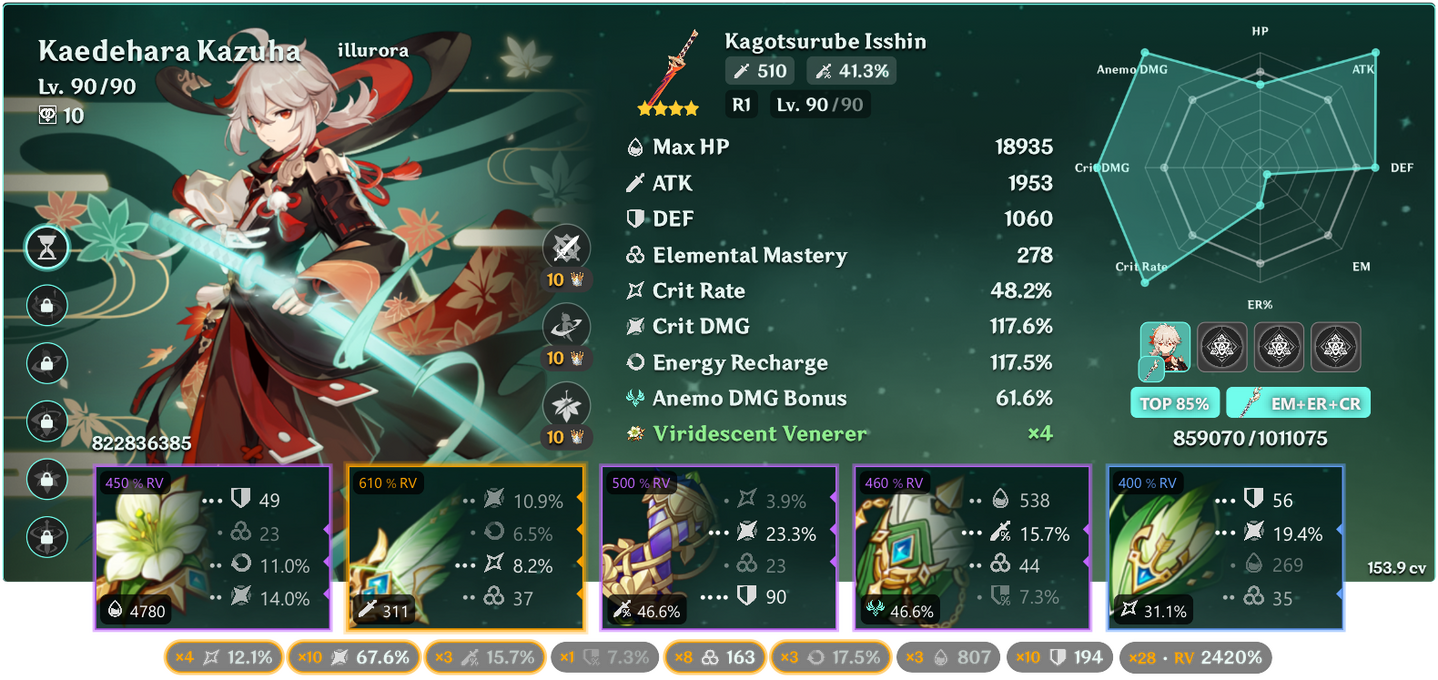Click the EM+ER+CR leaderboard category badge
Screen dimensions: 1438x680
pyautogui.click(x=1298, y=404)
